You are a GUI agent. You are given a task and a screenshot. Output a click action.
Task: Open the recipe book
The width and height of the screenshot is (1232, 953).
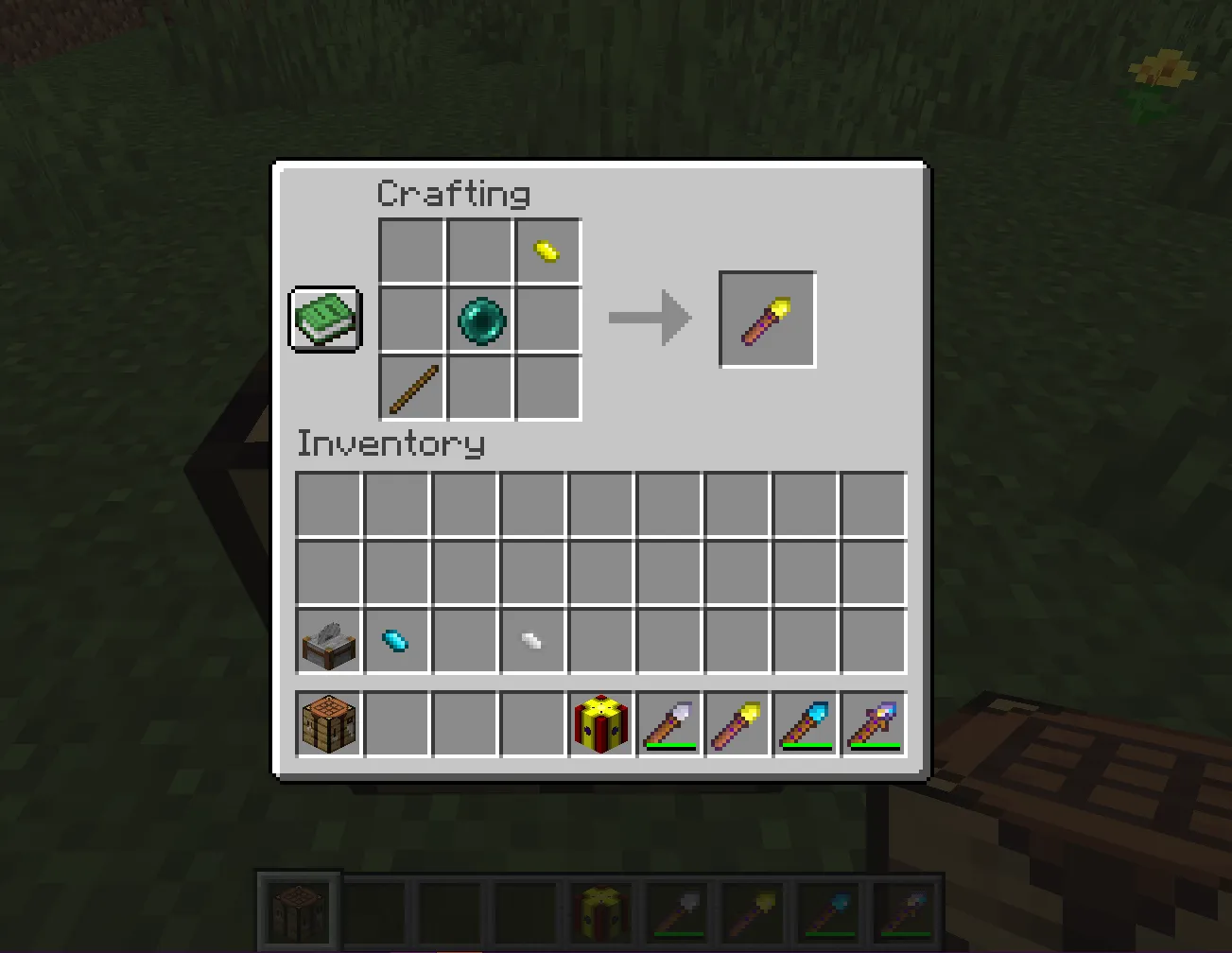325,318
